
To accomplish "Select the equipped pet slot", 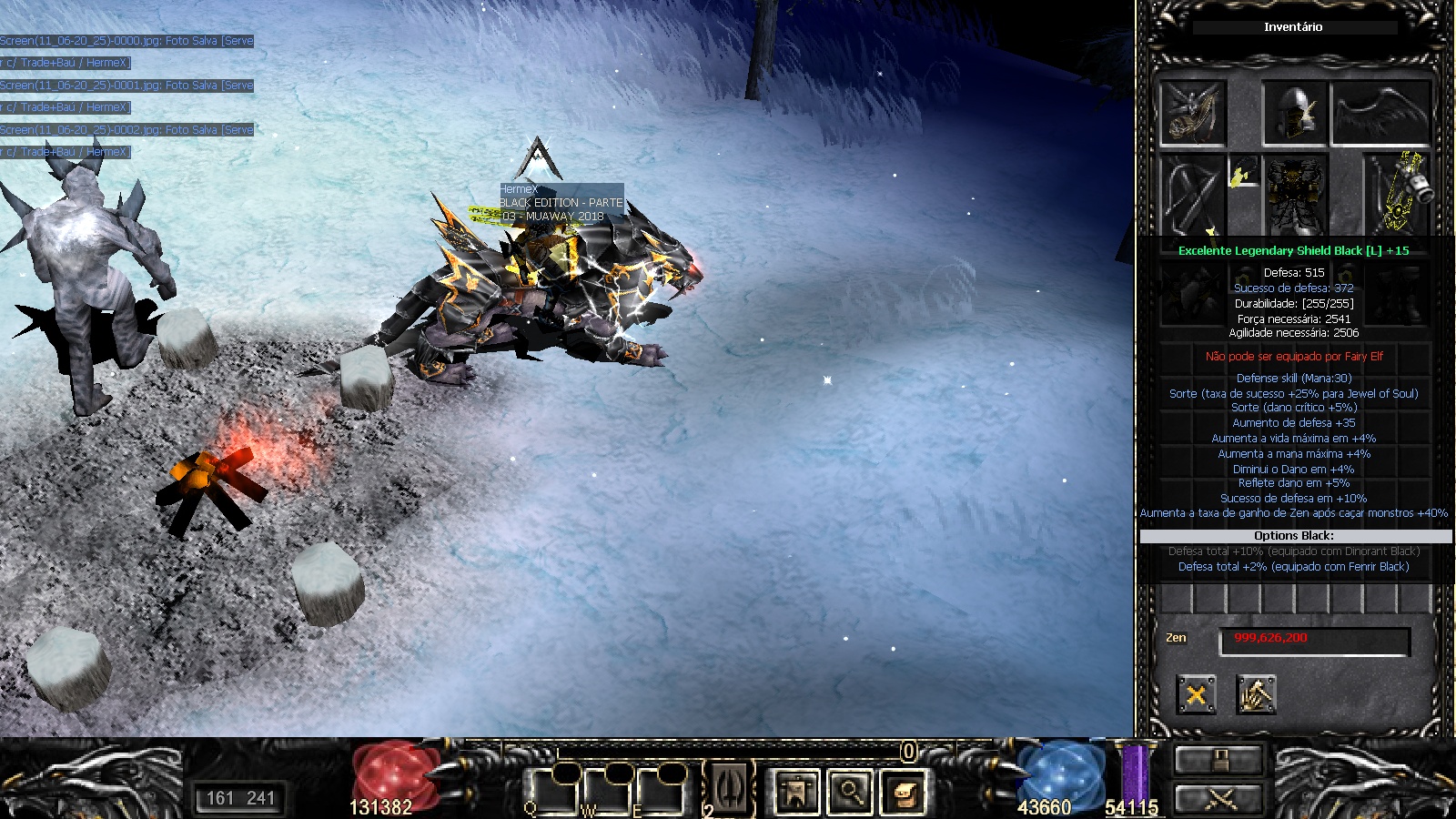I will [x=1193, y=113].
